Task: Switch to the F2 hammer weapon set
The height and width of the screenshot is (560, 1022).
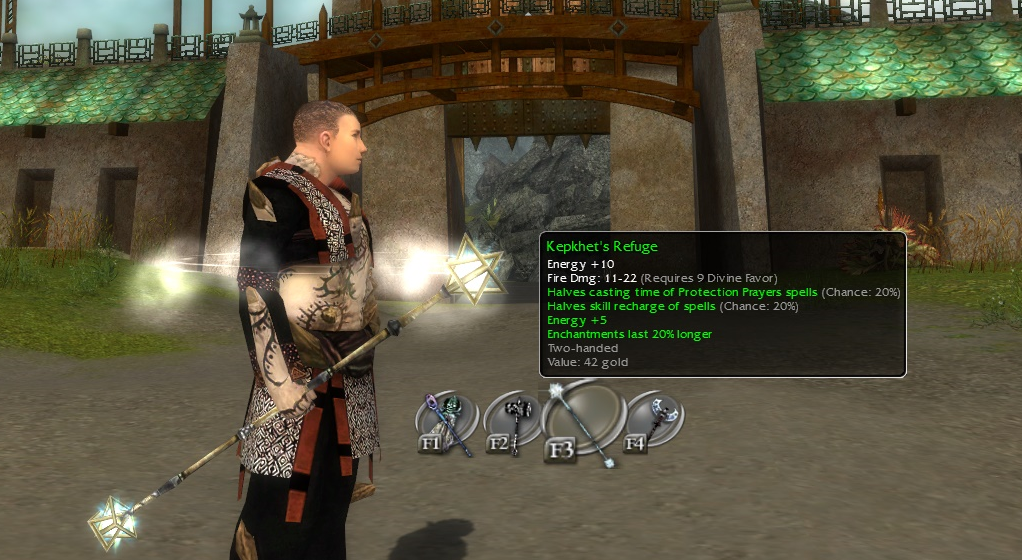Action: [x=512, y=422]
